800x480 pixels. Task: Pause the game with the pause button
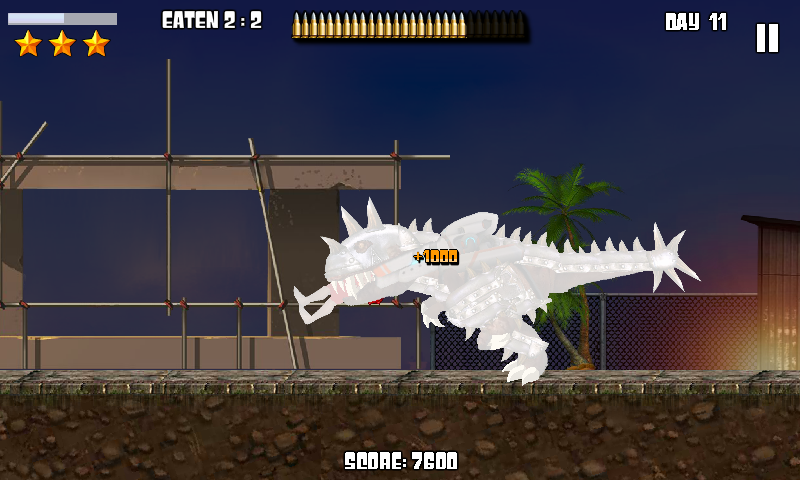tap(766, 38)
